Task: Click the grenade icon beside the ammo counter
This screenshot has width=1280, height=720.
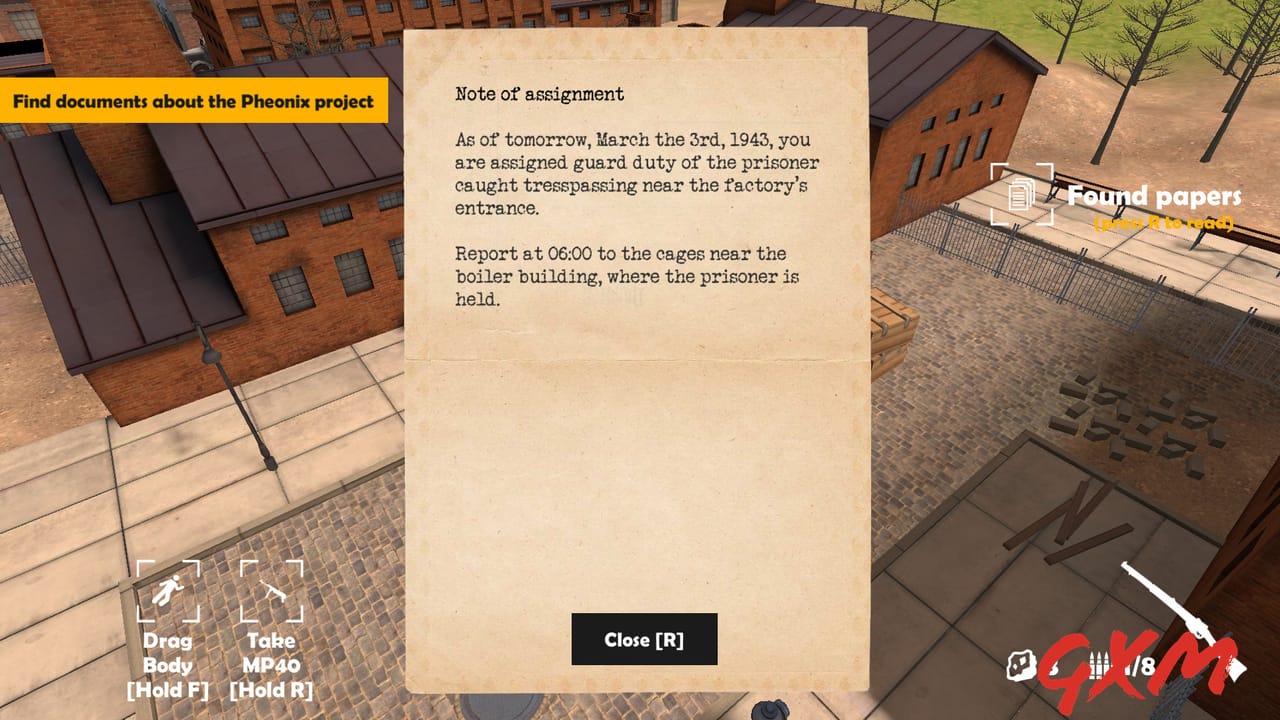Action: point(1020,666)
